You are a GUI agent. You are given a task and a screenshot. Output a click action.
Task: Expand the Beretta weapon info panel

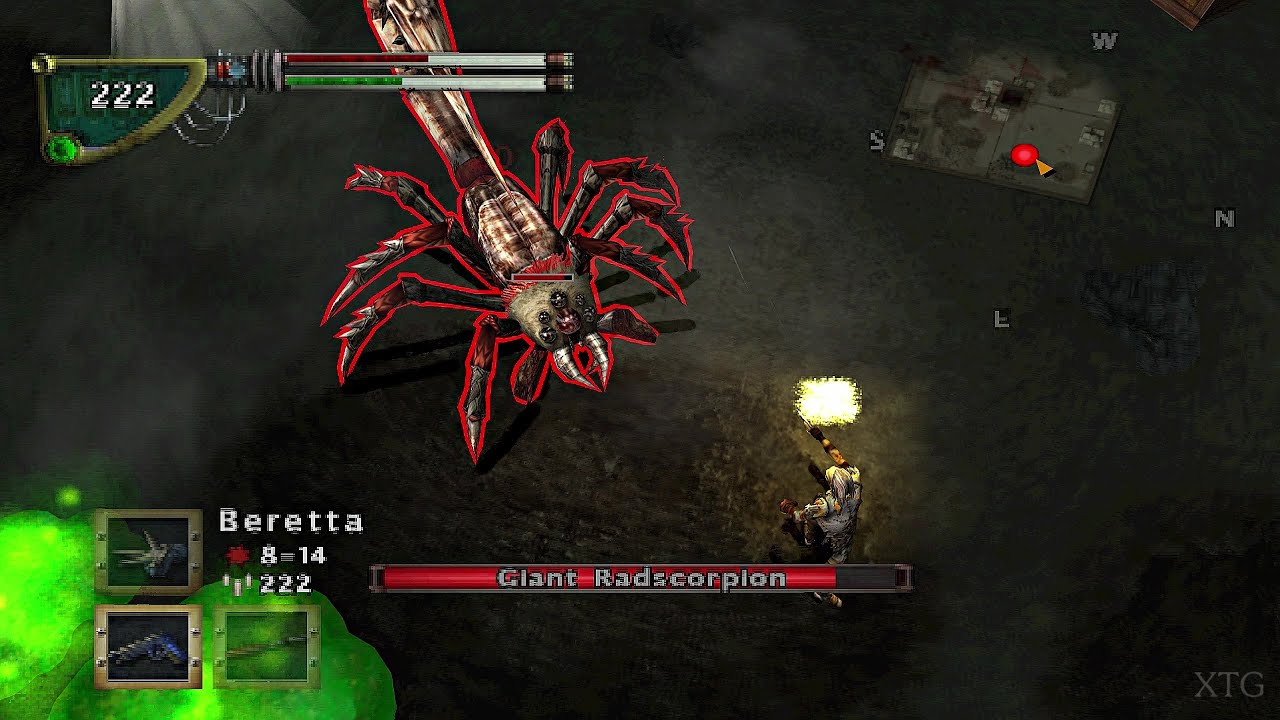pos(290,550)
